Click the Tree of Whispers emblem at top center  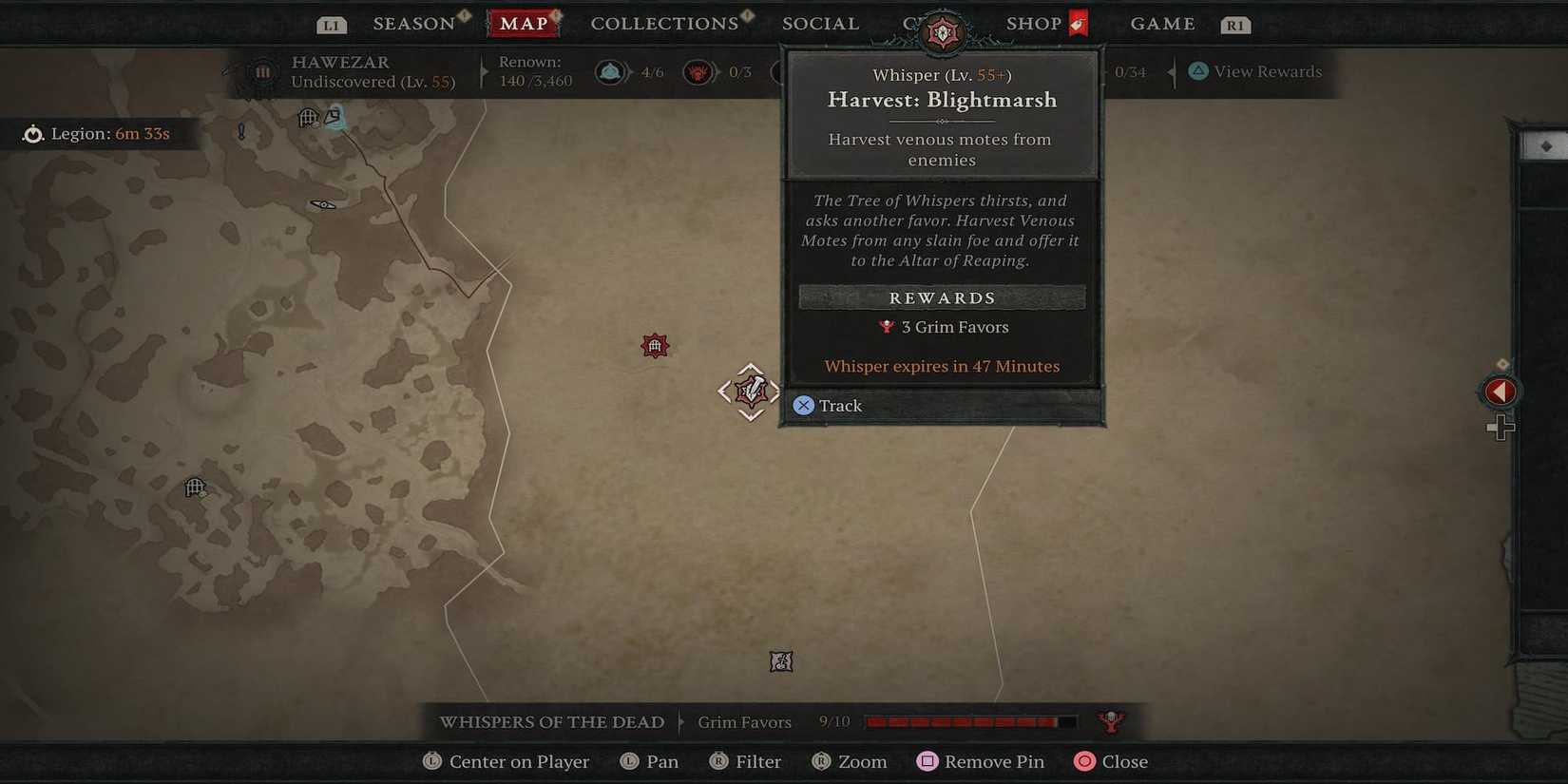tap(943, 30)
